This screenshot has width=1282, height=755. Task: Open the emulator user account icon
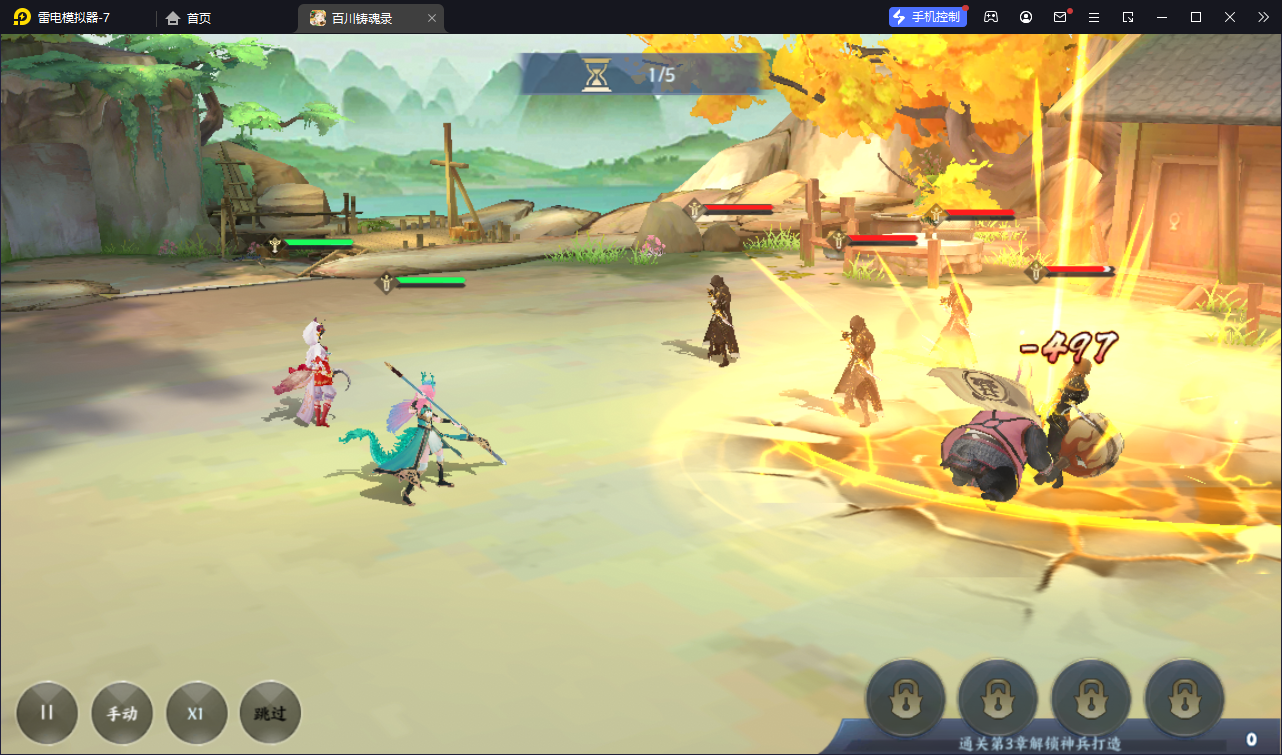click(1026, 17)
